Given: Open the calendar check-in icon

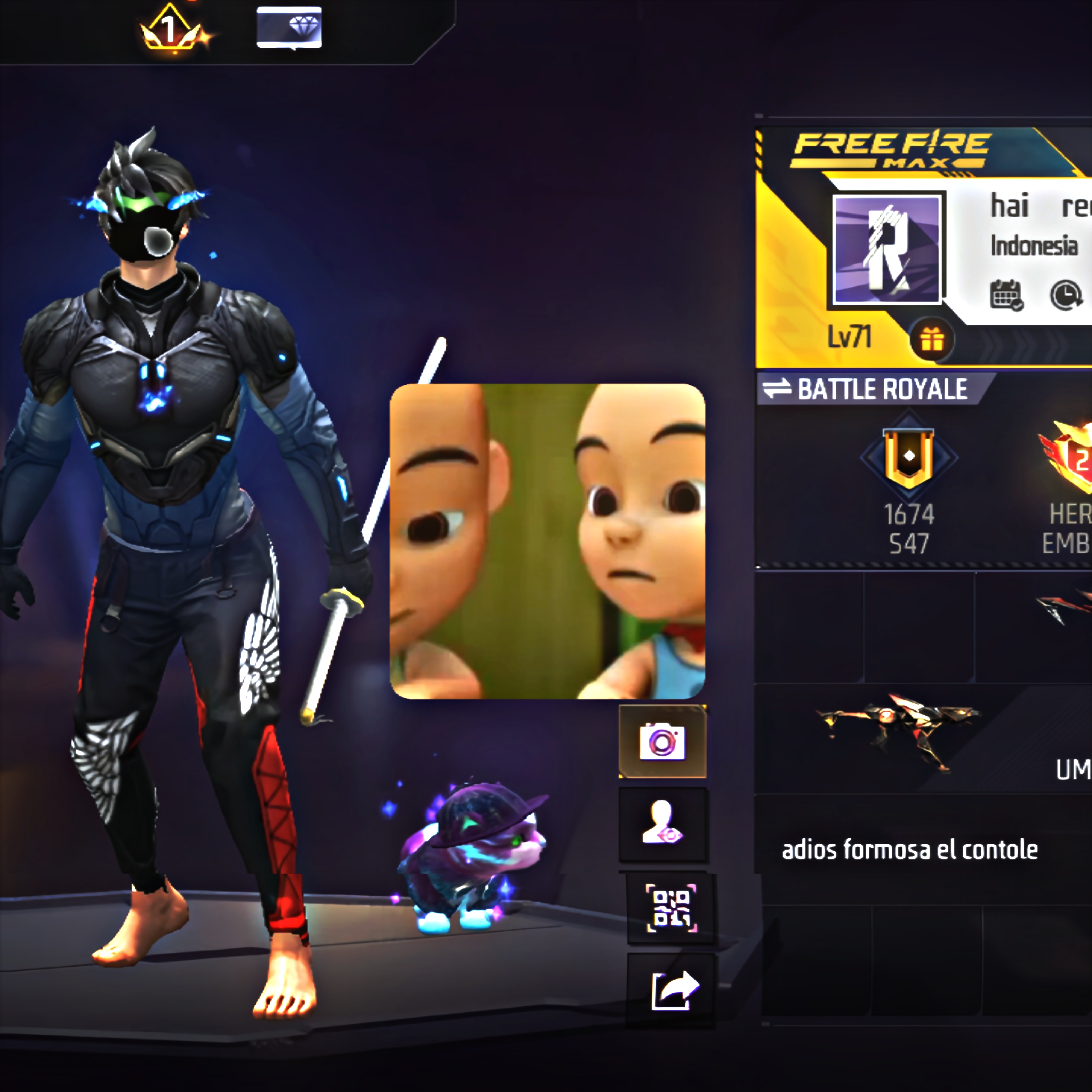Looking at the screenshot, I should click(x=1006, y=295).
